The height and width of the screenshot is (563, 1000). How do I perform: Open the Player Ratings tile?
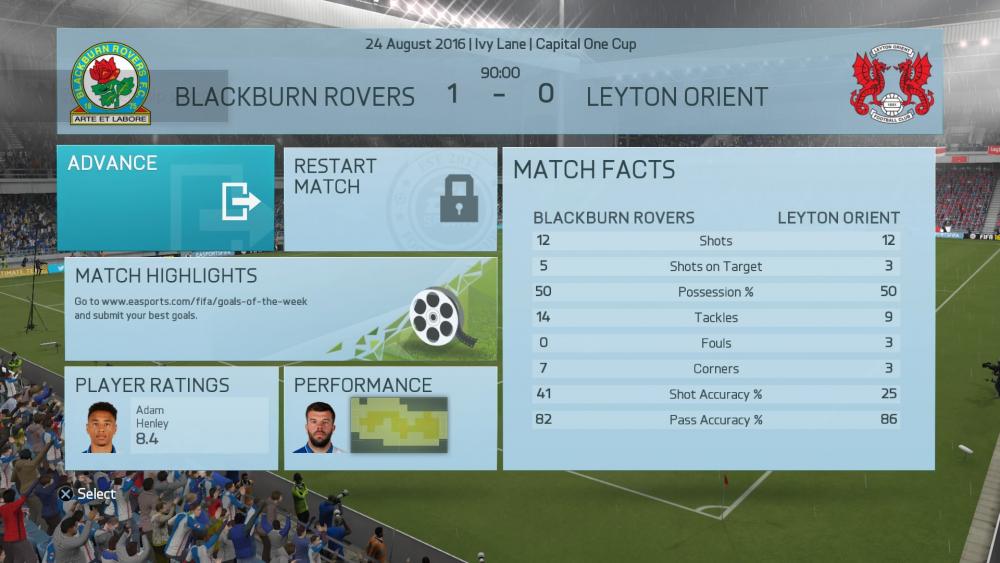171,418
